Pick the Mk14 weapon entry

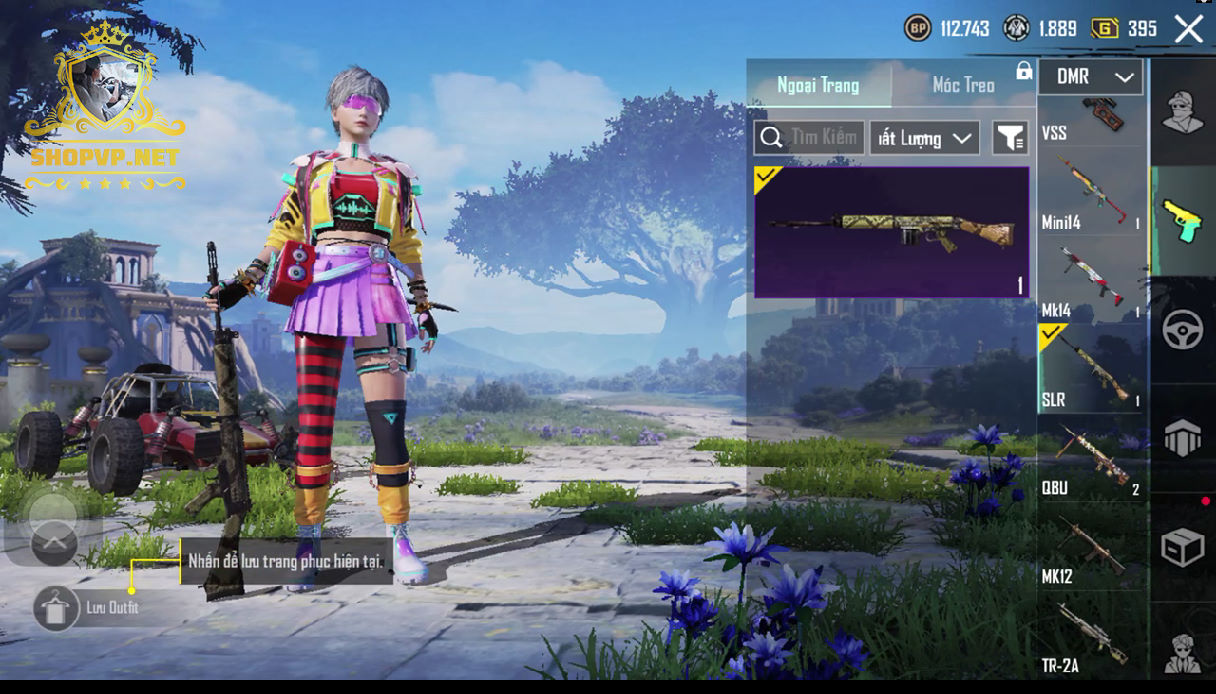pos(1092,283)
